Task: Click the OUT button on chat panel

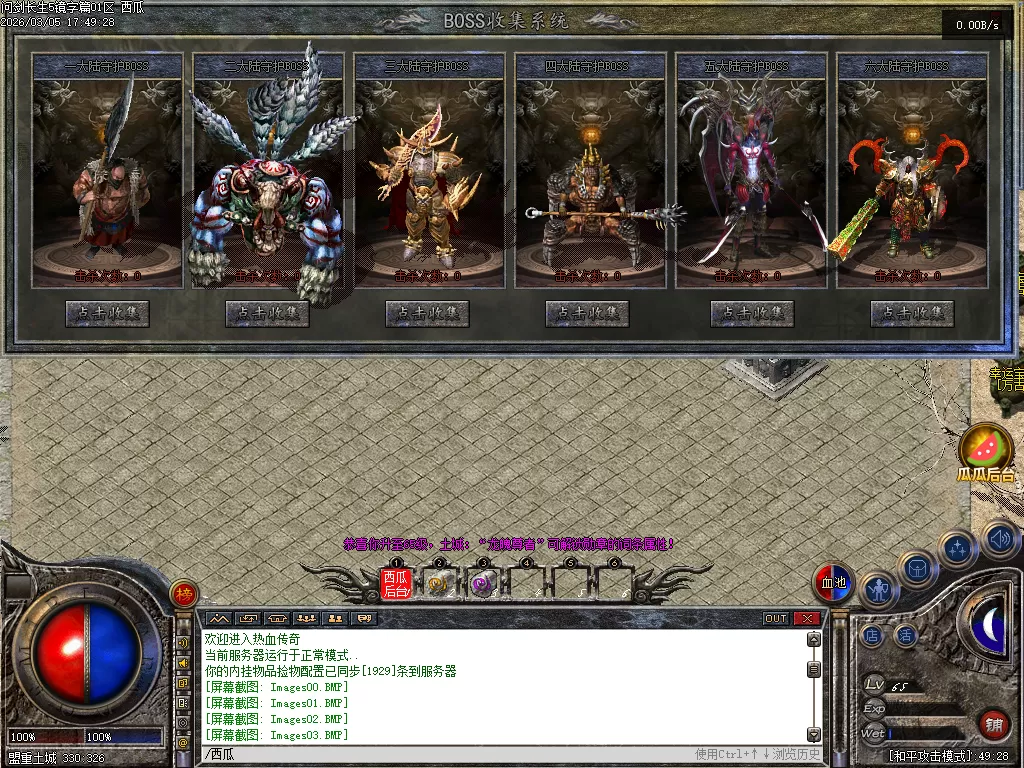Action: pyautogui.click(x=776, y=618)
